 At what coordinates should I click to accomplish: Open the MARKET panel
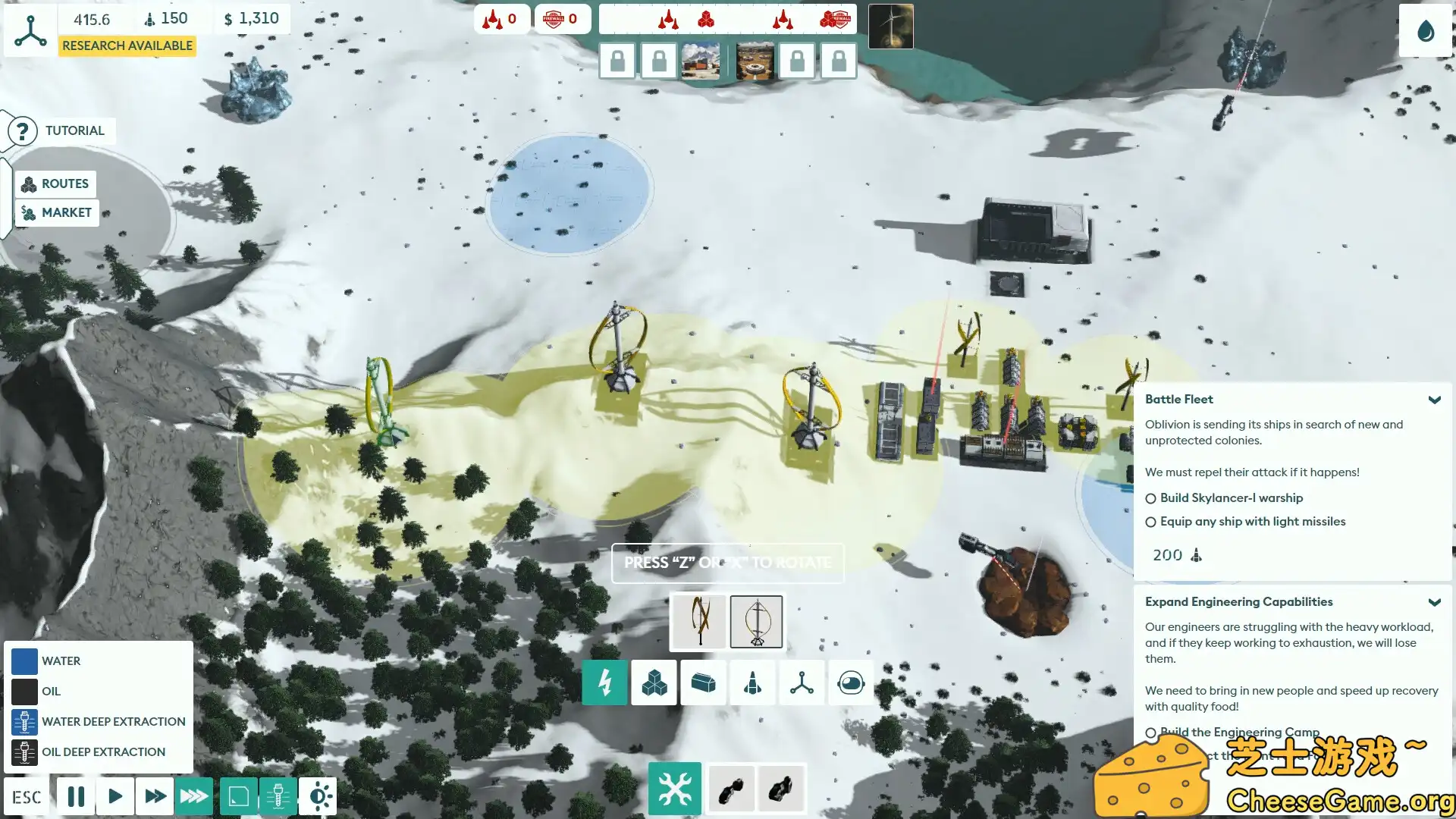point(57,212)
